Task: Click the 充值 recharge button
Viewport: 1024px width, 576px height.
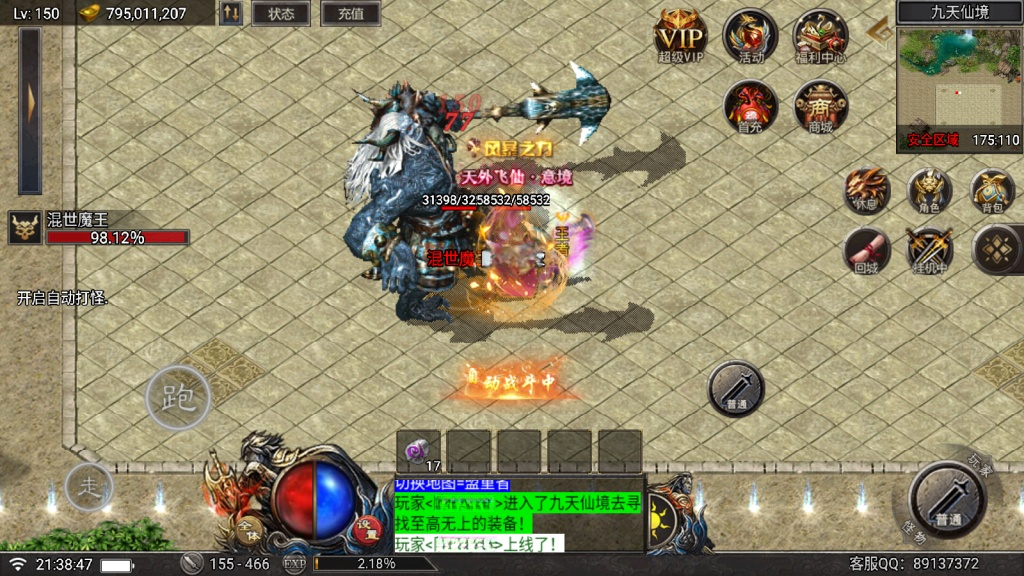Action: pyautogui.click(x=350, y=14)
